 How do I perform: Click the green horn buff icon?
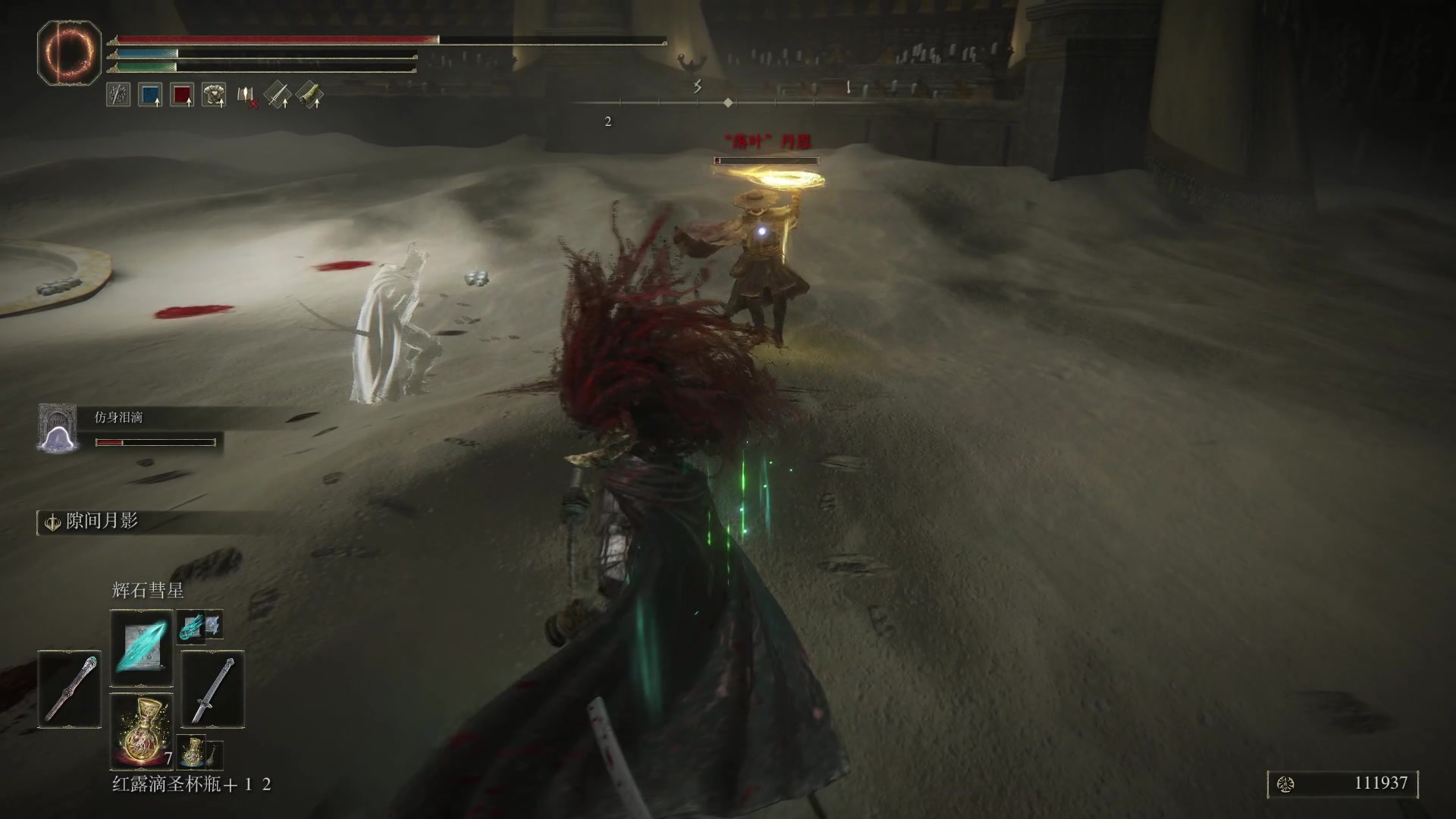tap(309, 95)
